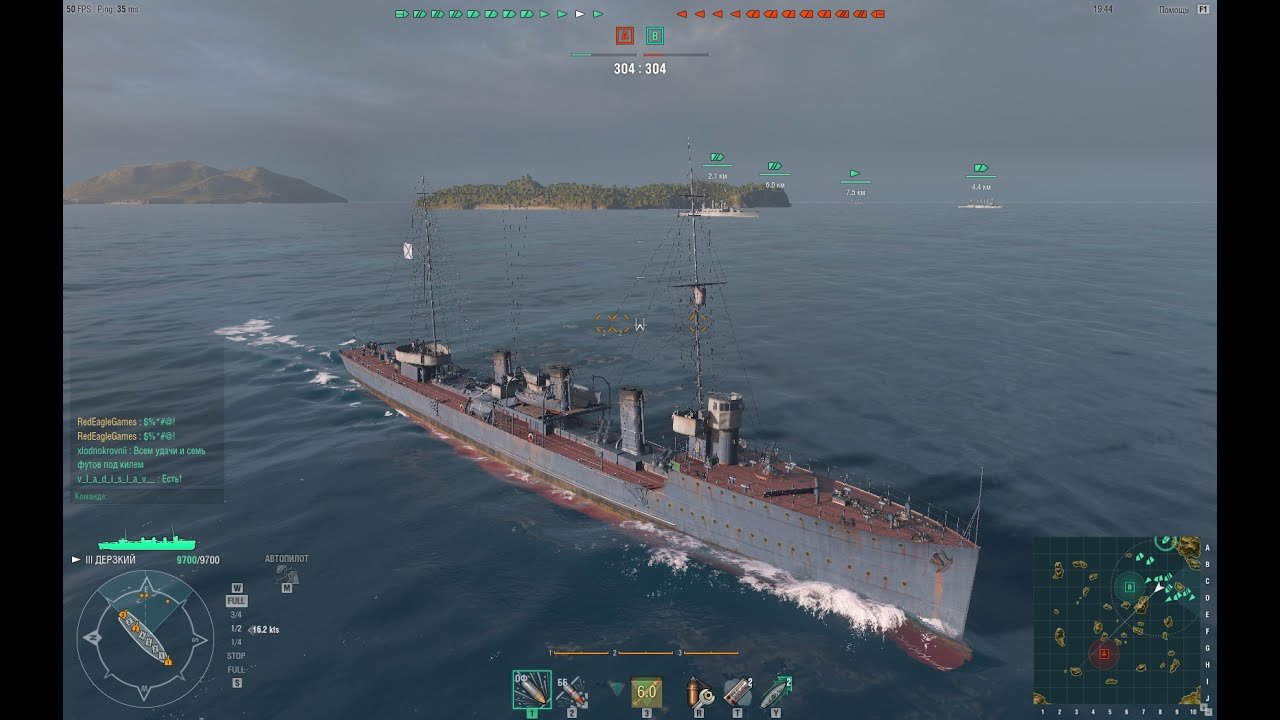
Task: Click capture point A indicator at top
Action: pos(624,36)
